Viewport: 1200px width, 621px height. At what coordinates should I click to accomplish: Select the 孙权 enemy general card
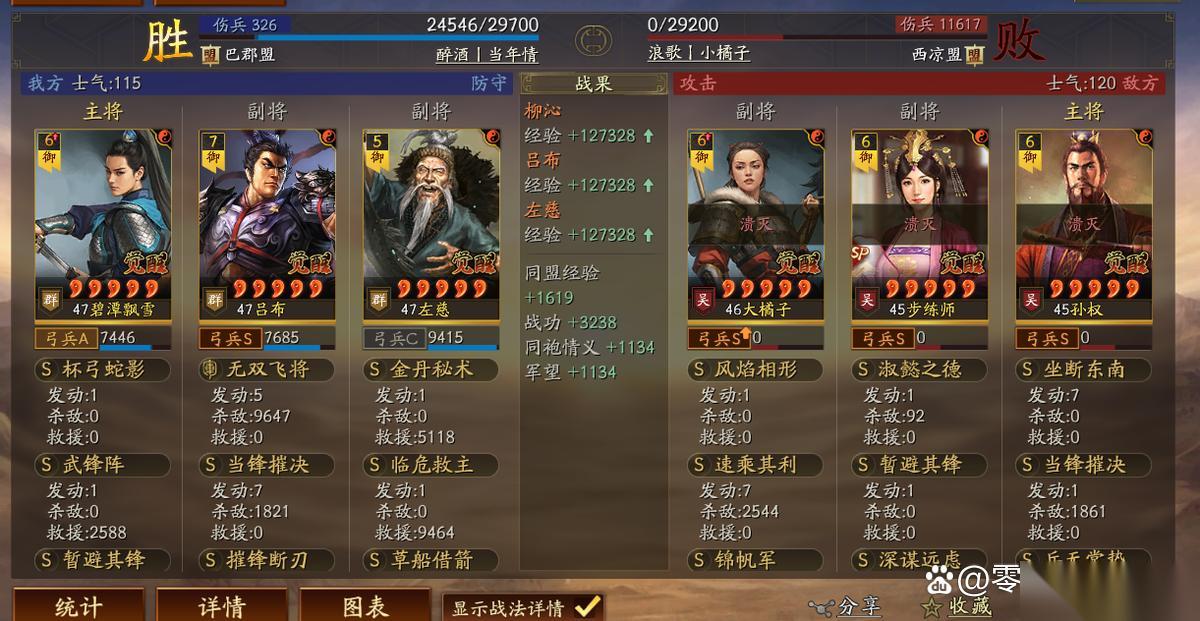tap(1083, 224)
